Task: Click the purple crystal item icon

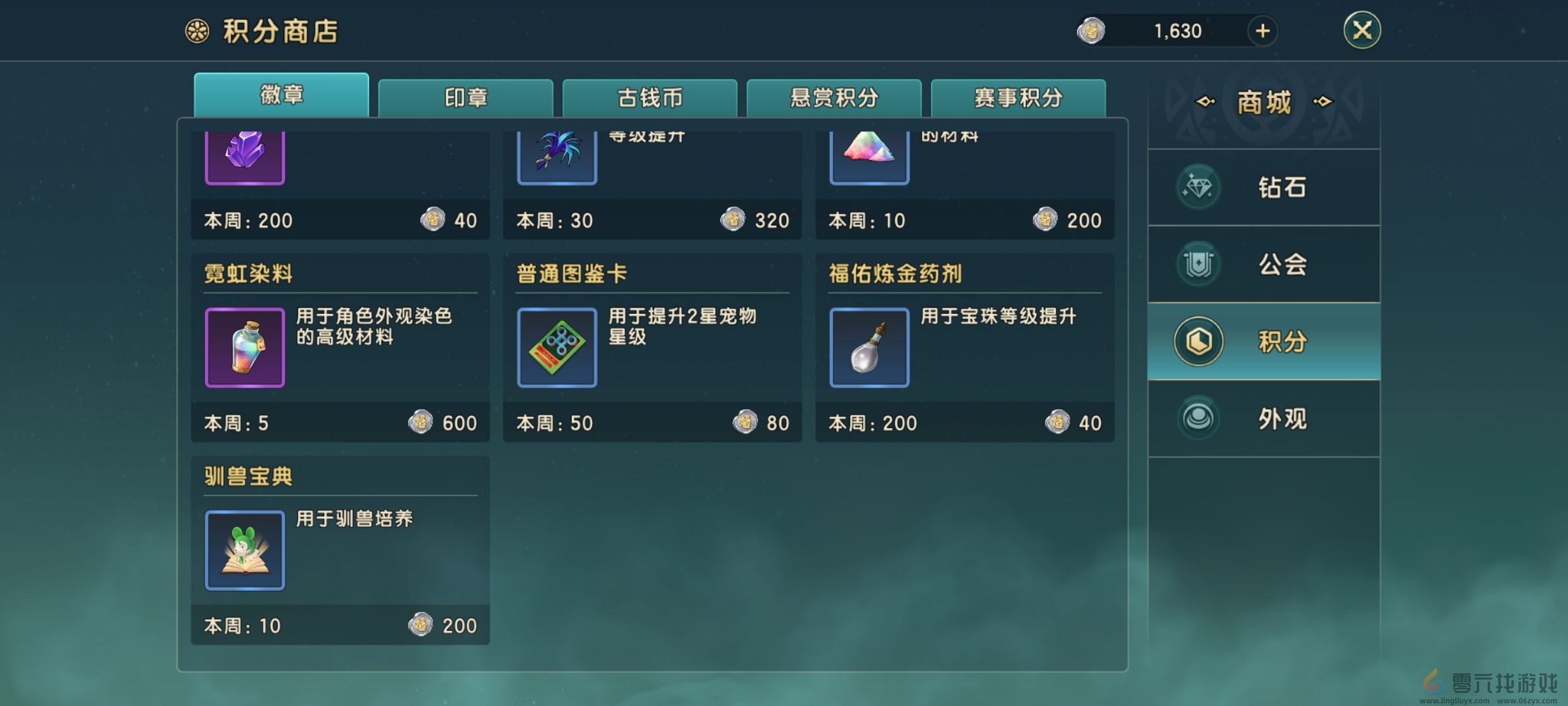Action: [245, 157]
